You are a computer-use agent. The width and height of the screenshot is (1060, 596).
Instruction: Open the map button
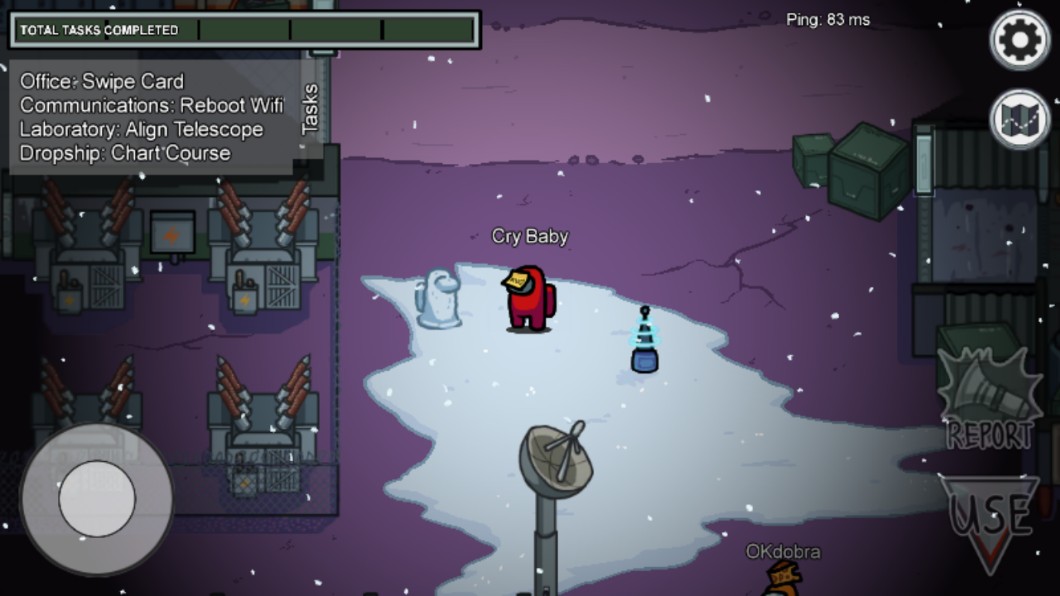click(x=1019, y=119)
